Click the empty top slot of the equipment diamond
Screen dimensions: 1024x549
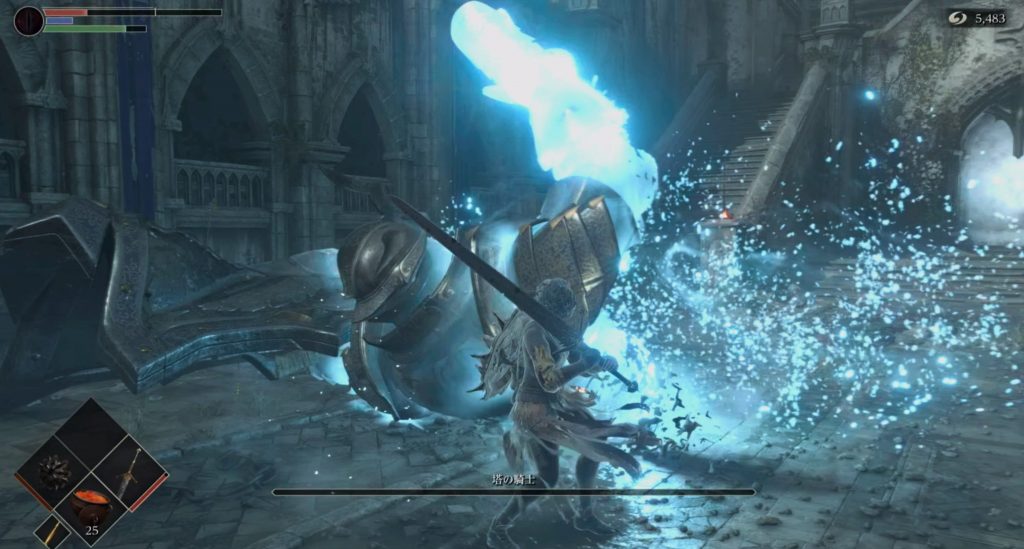click(x=90, y=434)
